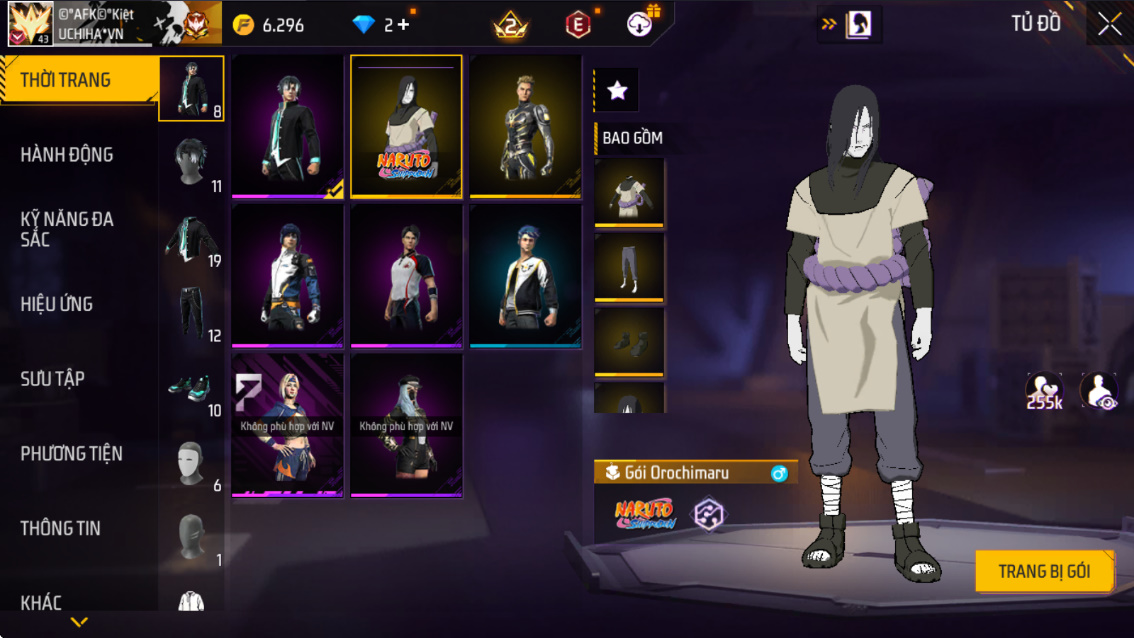Select the included grey pants item
The height and width of the screenshot is (638, 1134).
[629, 266]
